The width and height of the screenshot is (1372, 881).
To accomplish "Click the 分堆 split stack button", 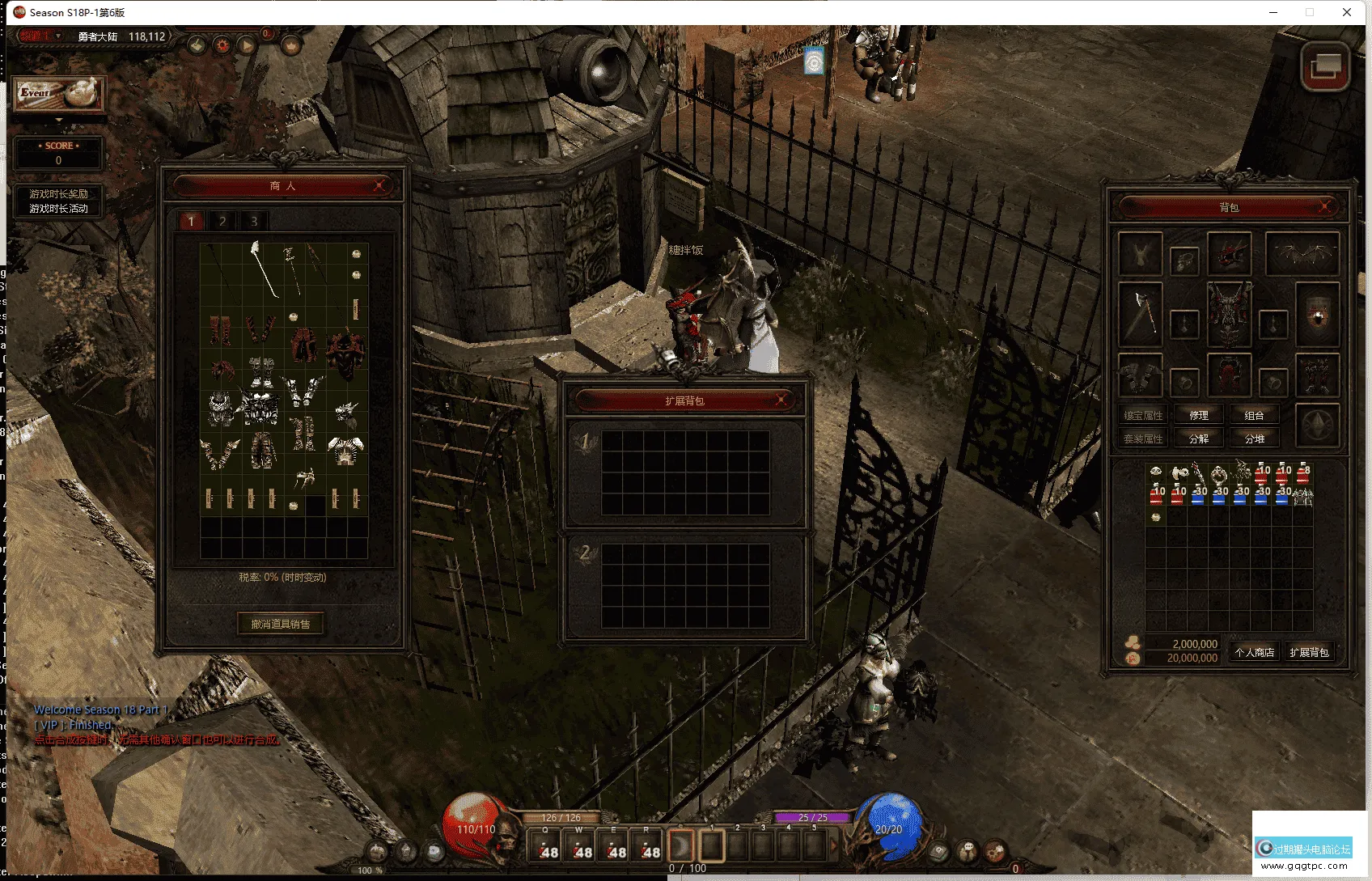I will (1254, 438).
